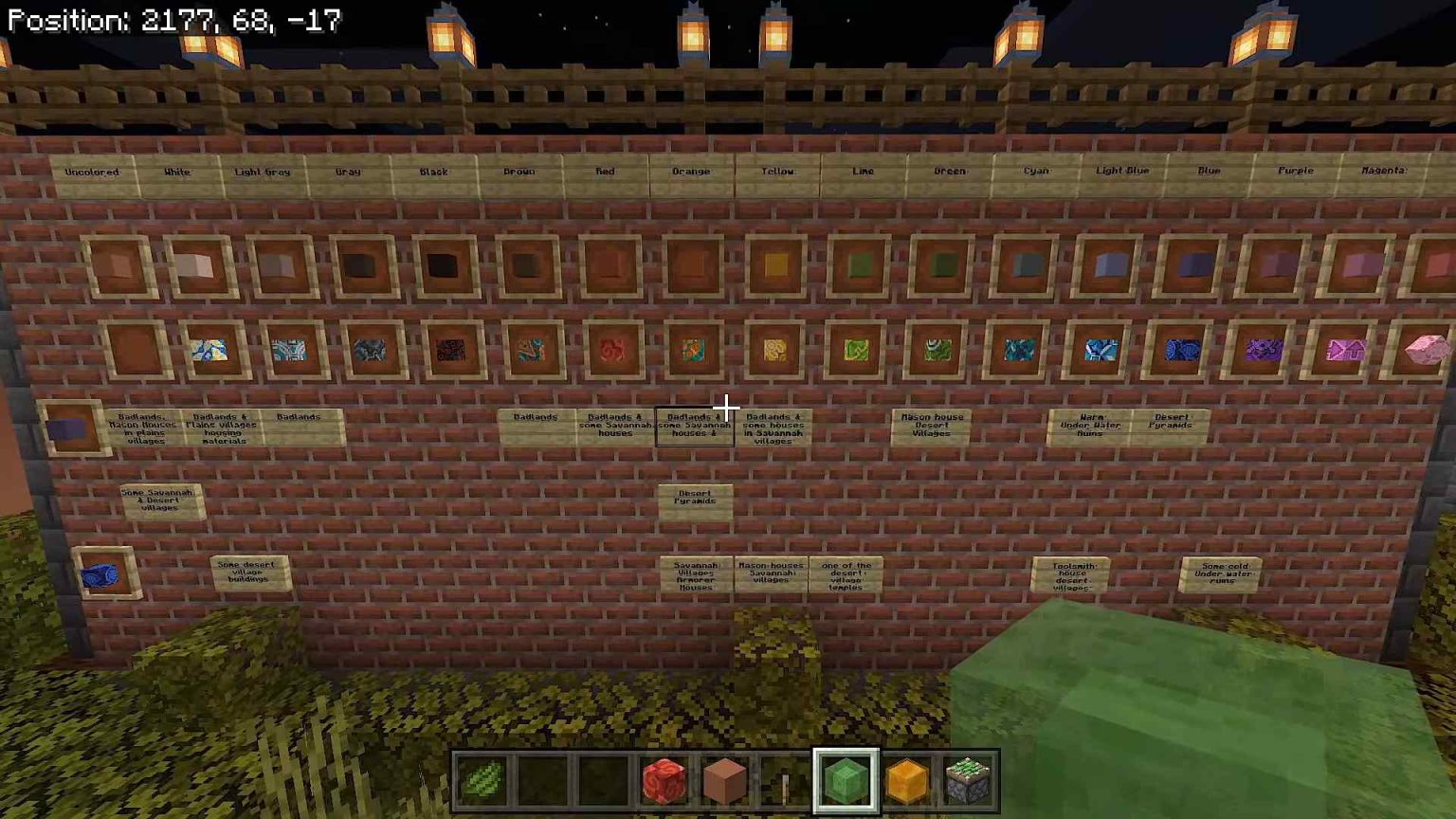
Task: Select the honey block in the hotbar
Action: 906,777
